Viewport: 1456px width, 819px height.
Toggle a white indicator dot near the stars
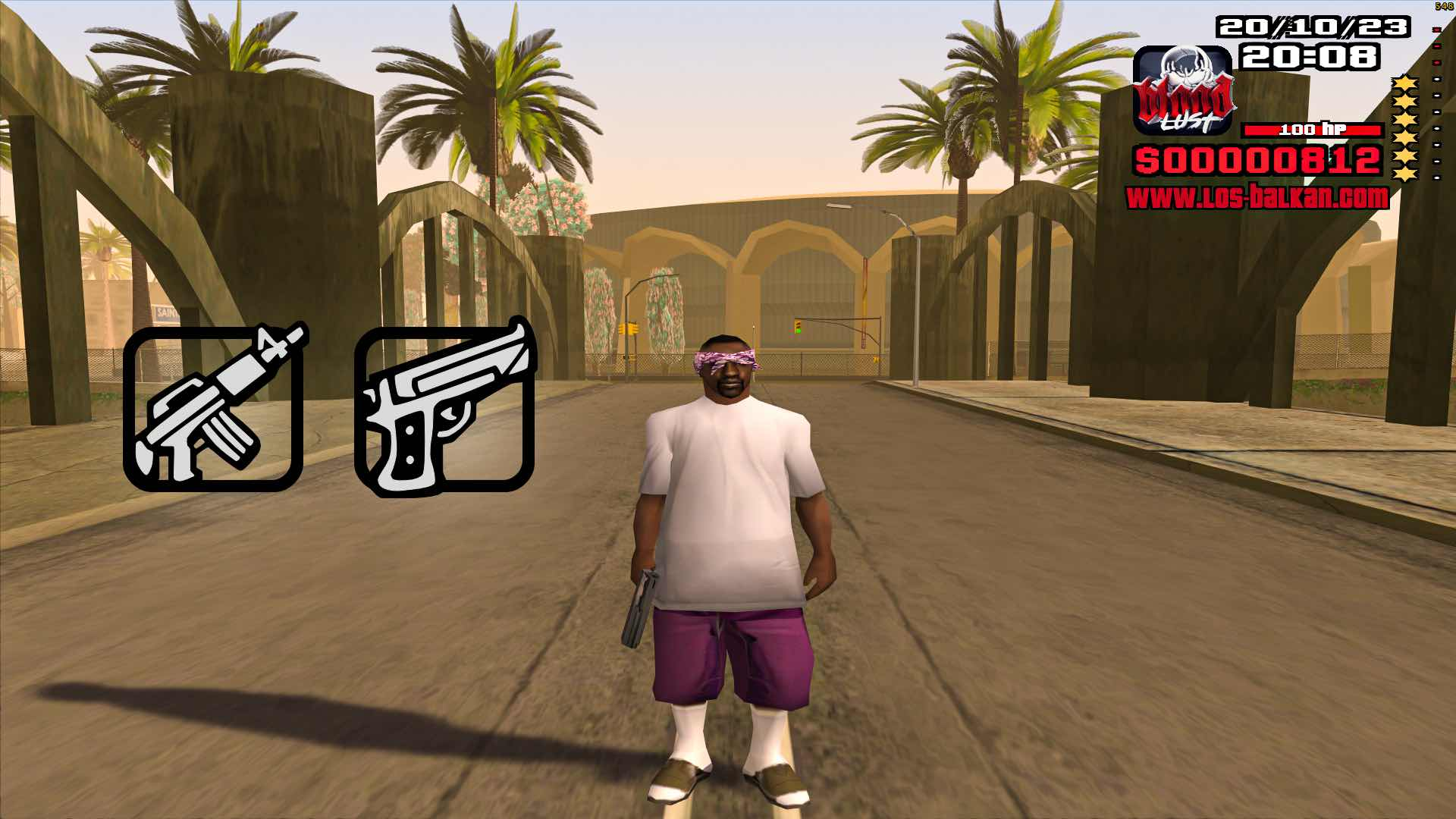[1437, 96]
